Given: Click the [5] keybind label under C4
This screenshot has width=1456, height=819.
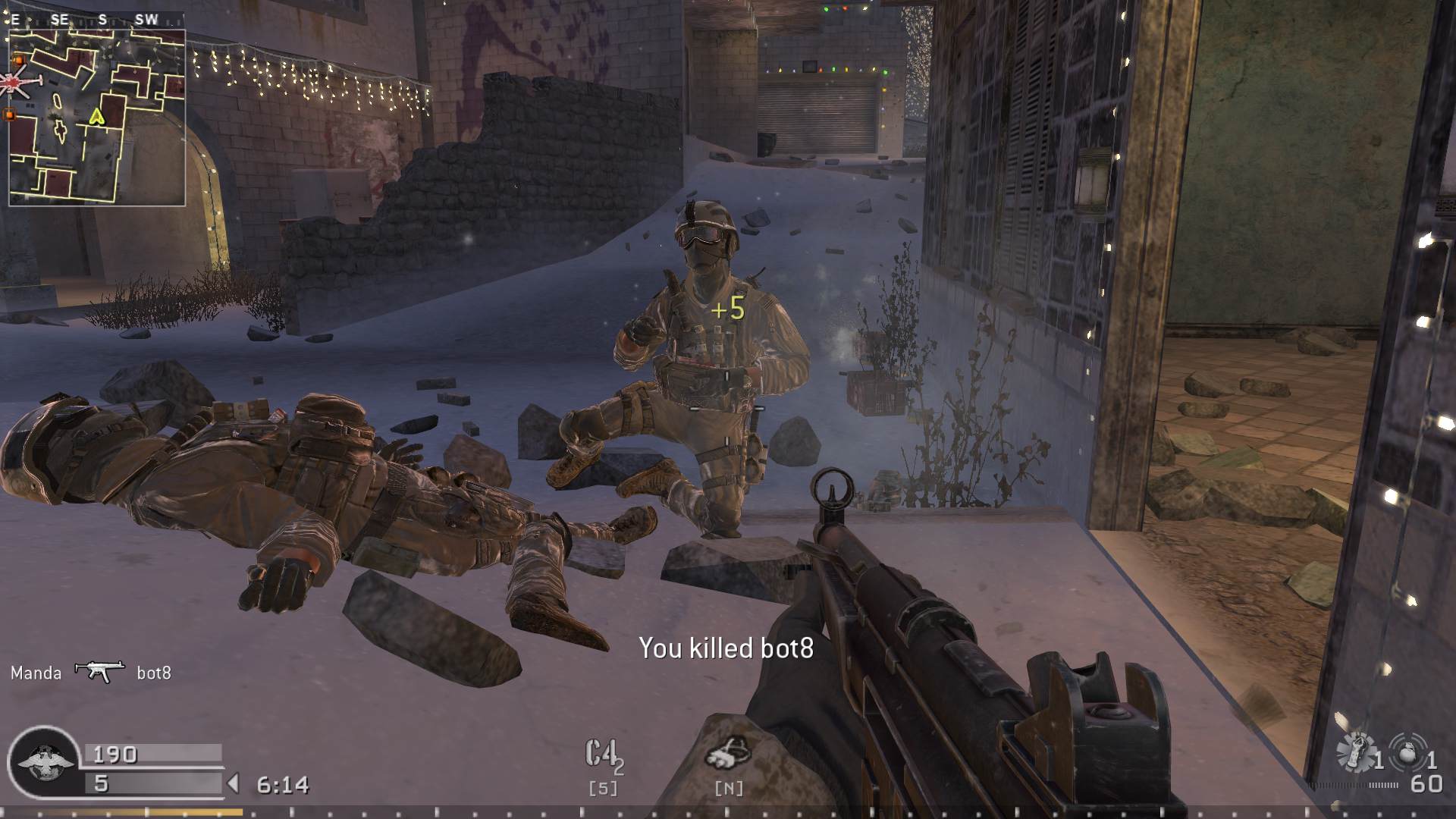Looking at the screenshot, I should pos(601,787).
